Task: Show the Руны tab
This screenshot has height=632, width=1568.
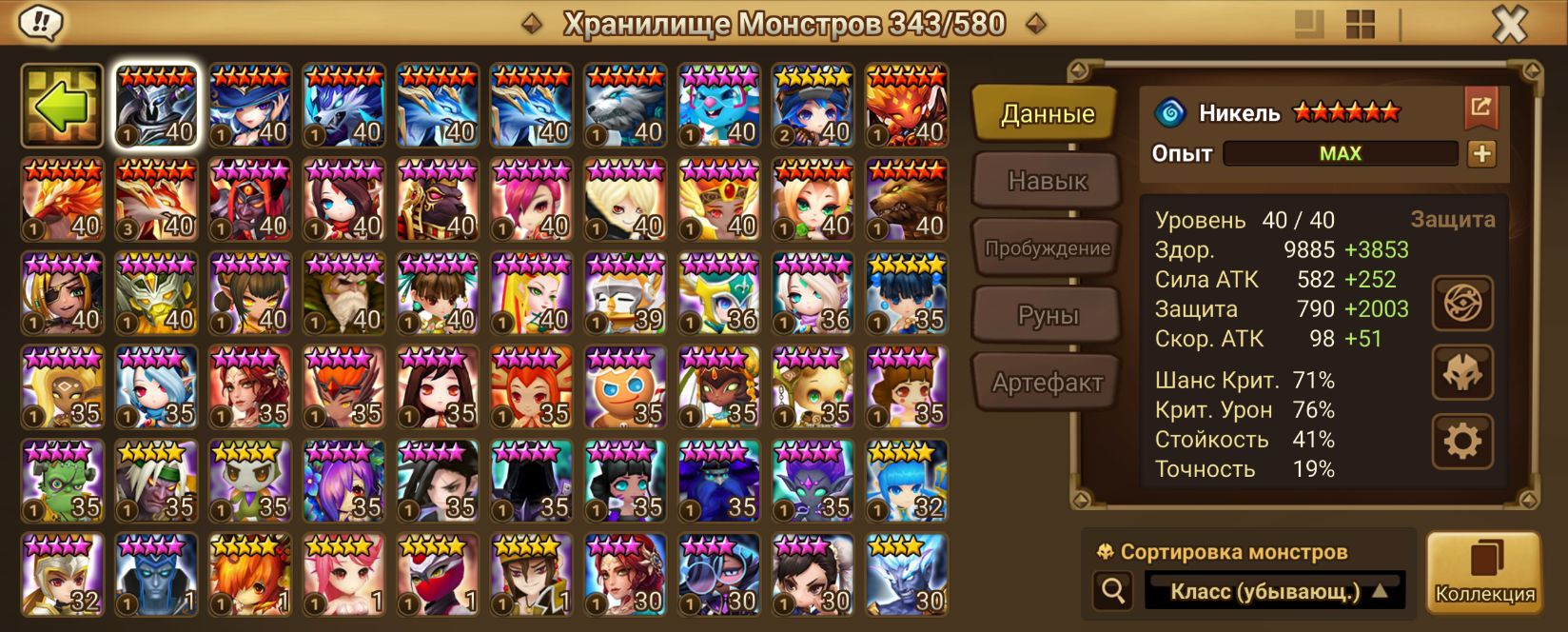Action: tap(1047, 315)
